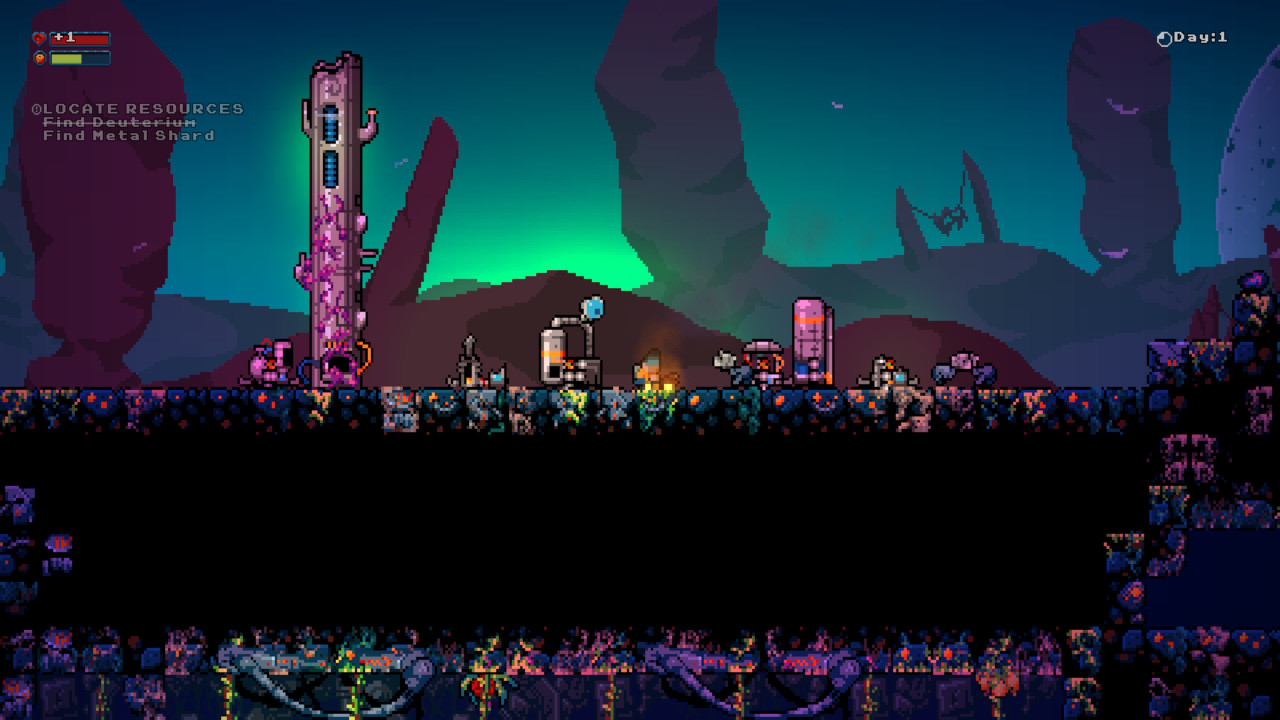
Task: Toggle the crossed-out Find Deuterium objective
Action: pyautogui.click(x=118, y=121)
